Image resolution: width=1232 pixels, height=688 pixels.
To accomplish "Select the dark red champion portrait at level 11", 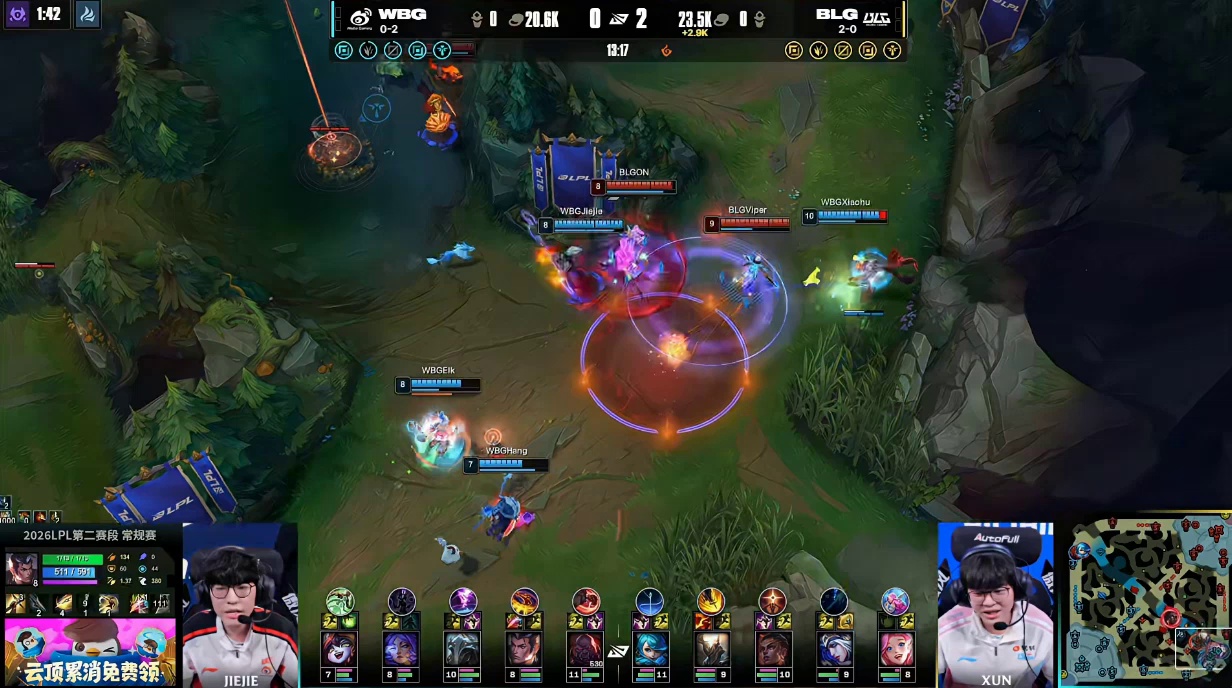I will coord(586,649).
